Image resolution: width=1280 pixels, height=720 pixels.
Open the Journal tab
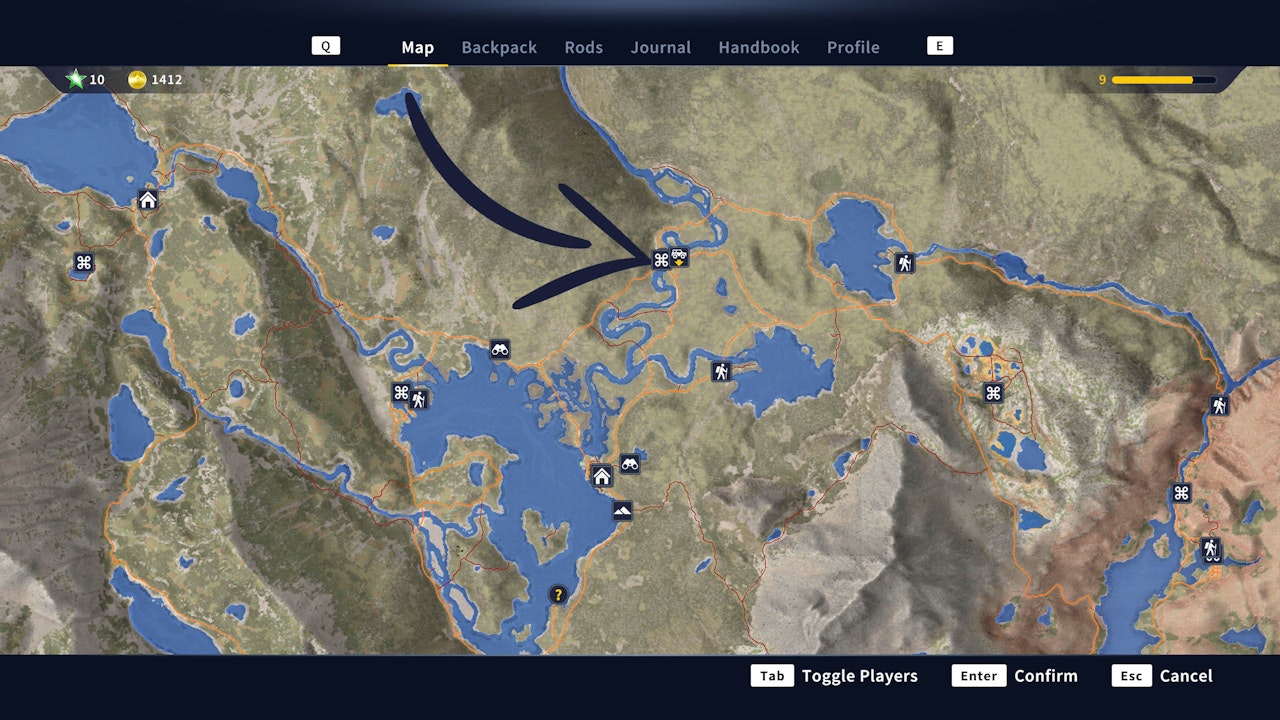coord(660,47)
